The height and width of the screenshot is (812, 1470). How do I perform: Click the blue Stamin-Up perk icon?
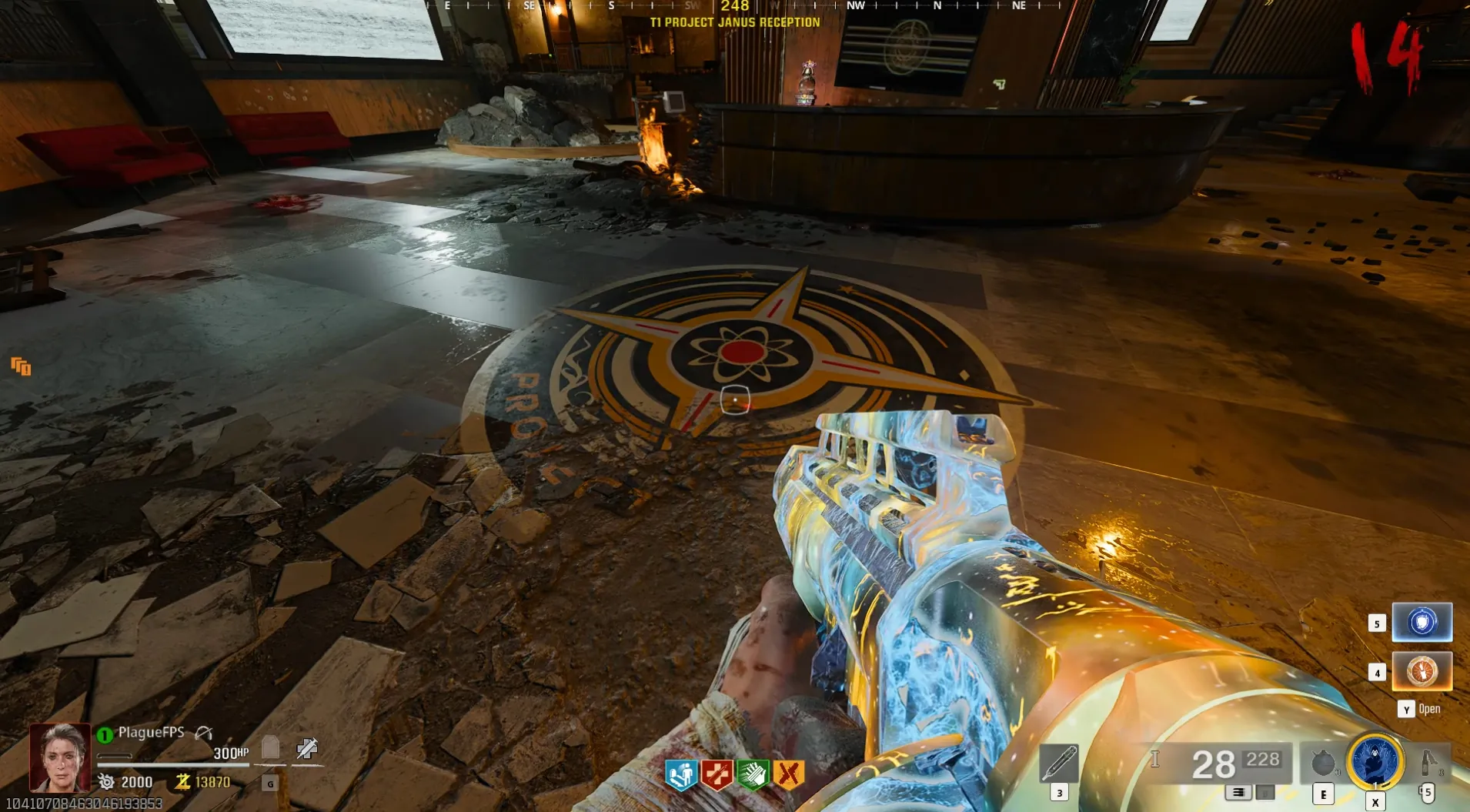pyautogui.click(x=680, y=774)
